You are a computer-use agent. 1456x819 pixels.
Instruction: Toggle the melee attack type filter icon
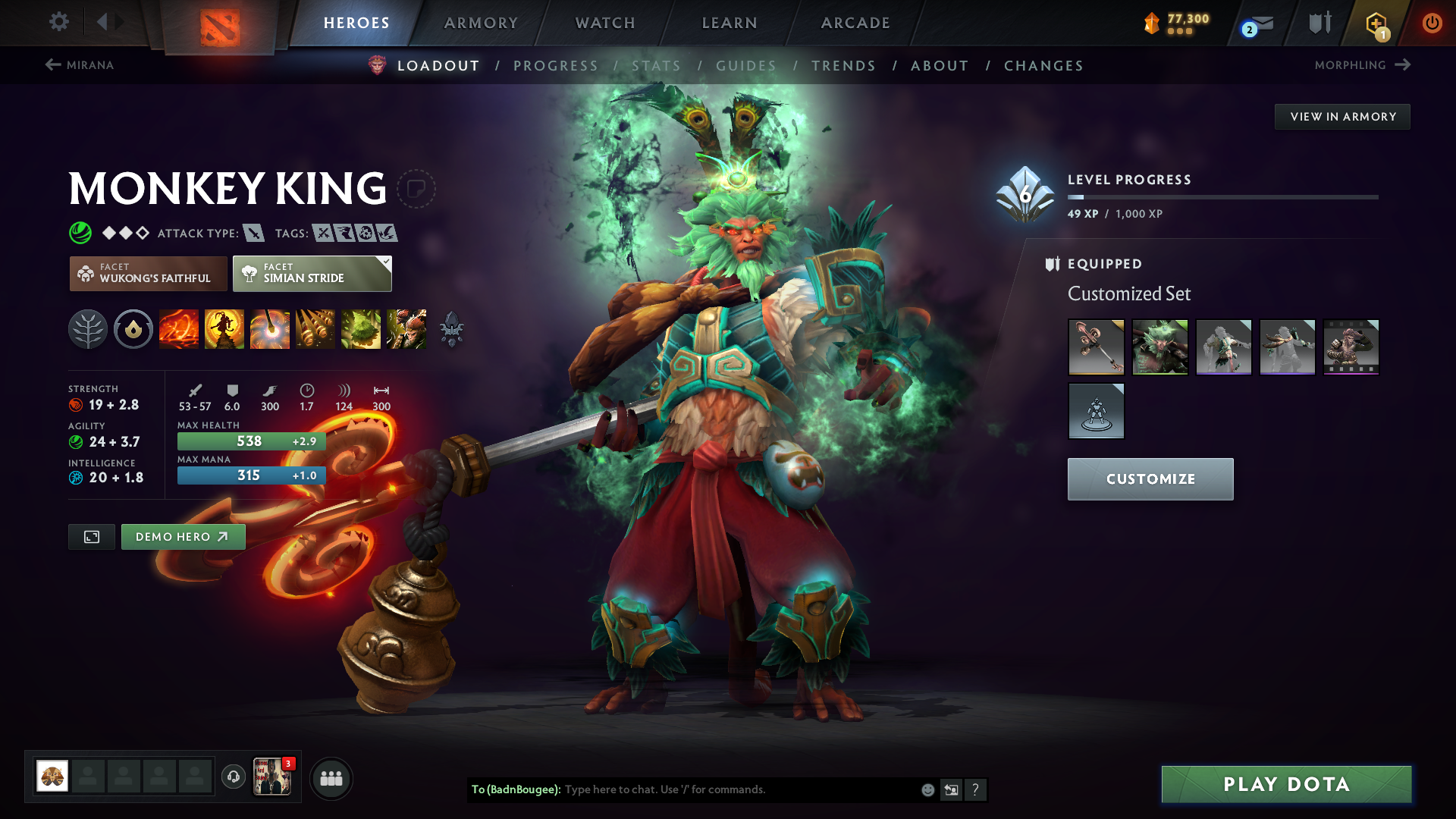pos(254,234)
